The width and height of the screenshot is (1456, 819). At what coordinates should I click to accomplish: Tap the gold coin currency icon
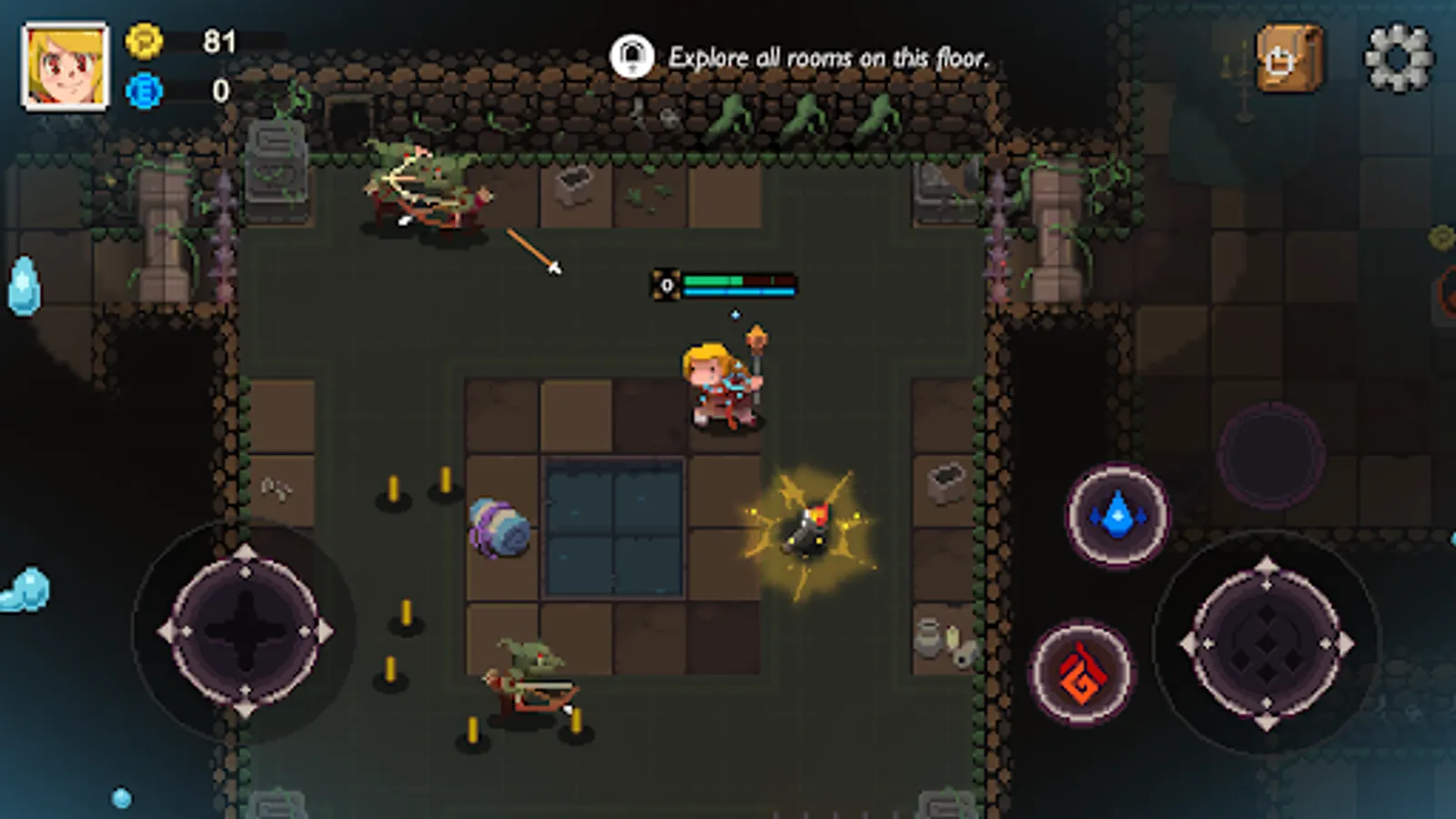click(x=143, y=41)
